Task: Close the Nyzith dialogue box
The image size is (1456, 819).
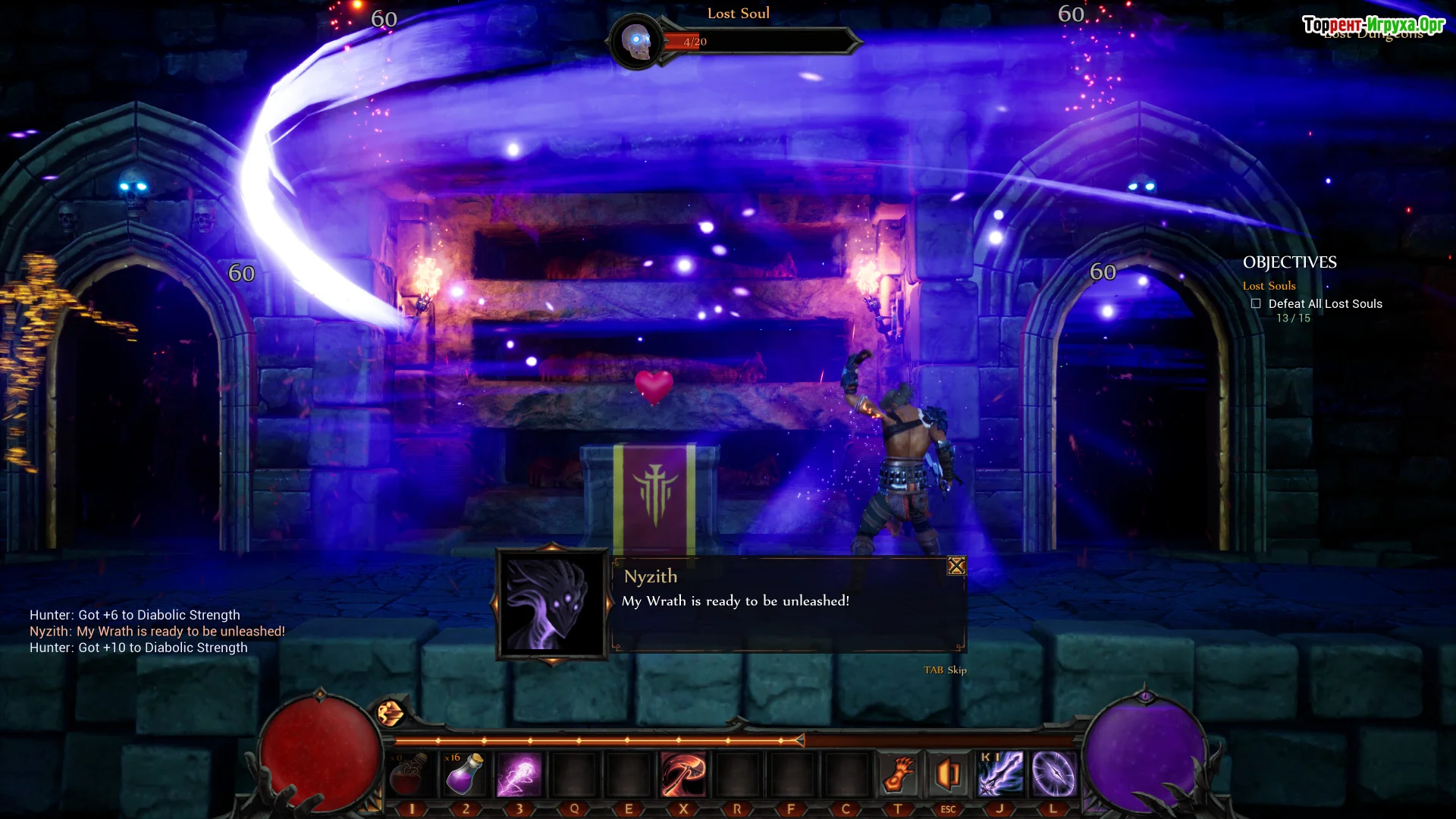Action: 956,566
